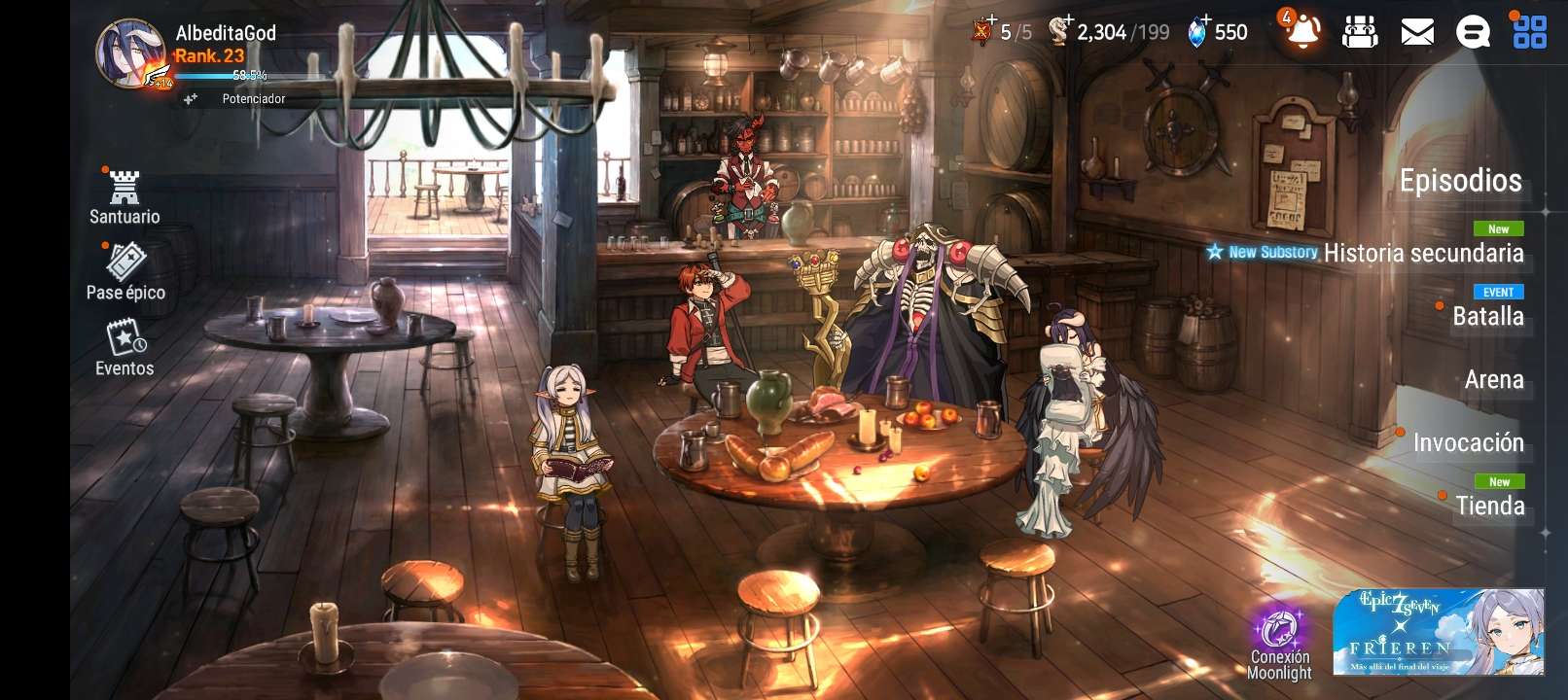Open the Conexión Moonlight feature

click(x=1279, y=643)
